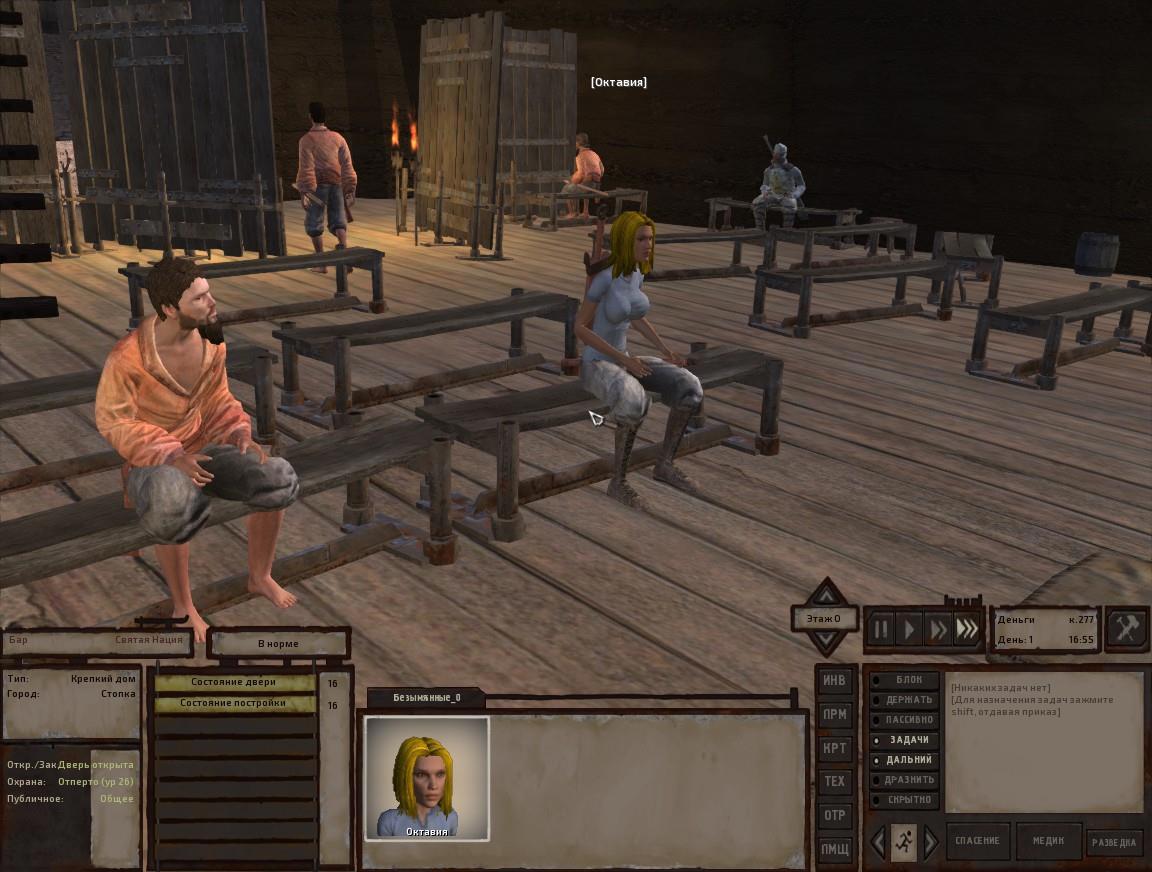This screenshot has width=1152, height=872.
Task: Select Октавия's character portrait
Action: pos(427,777)
